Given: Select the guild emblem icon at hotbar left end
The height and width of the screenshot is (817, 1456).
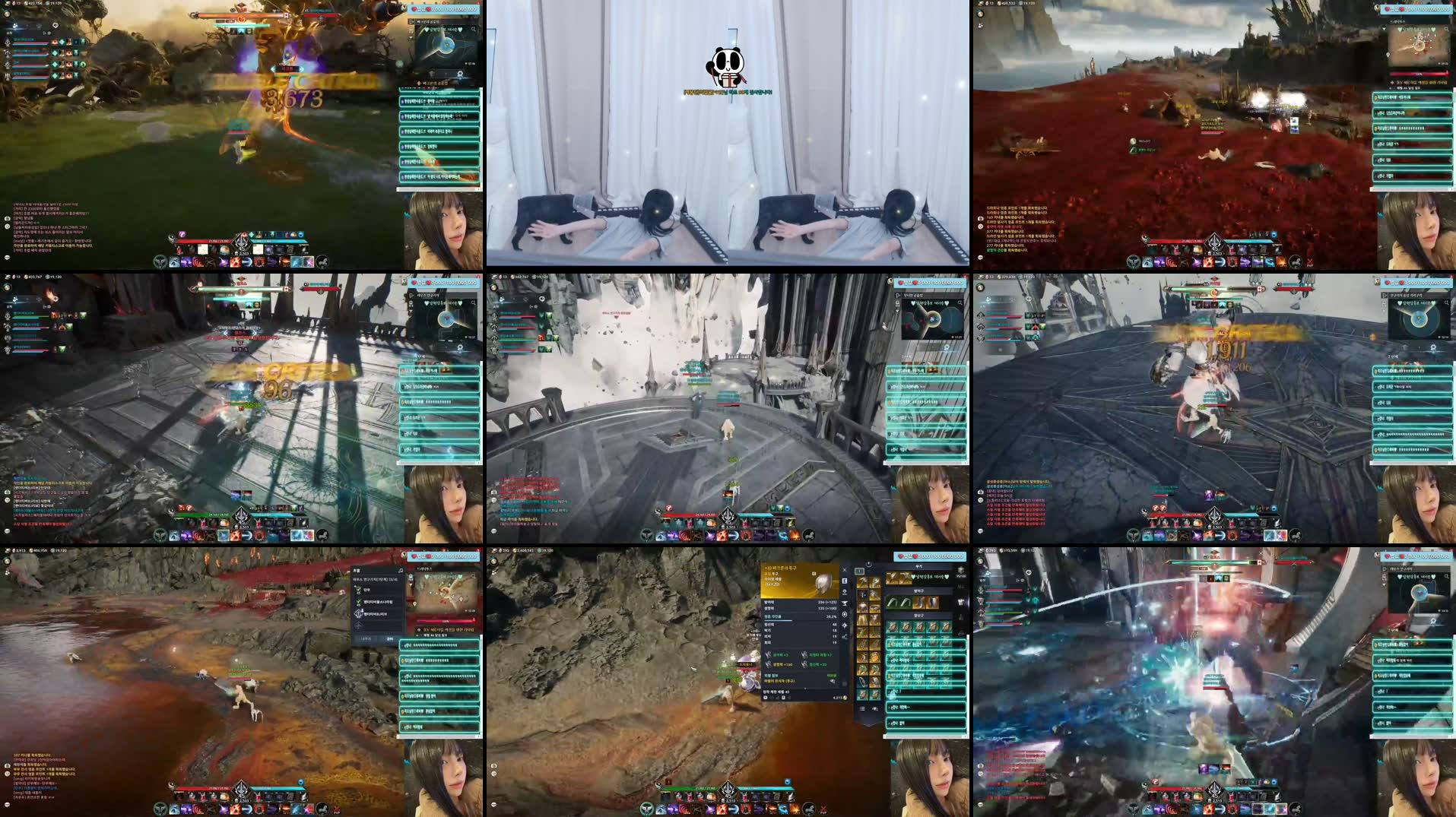Looking at the screenshot, I should (x=648, y=809).
